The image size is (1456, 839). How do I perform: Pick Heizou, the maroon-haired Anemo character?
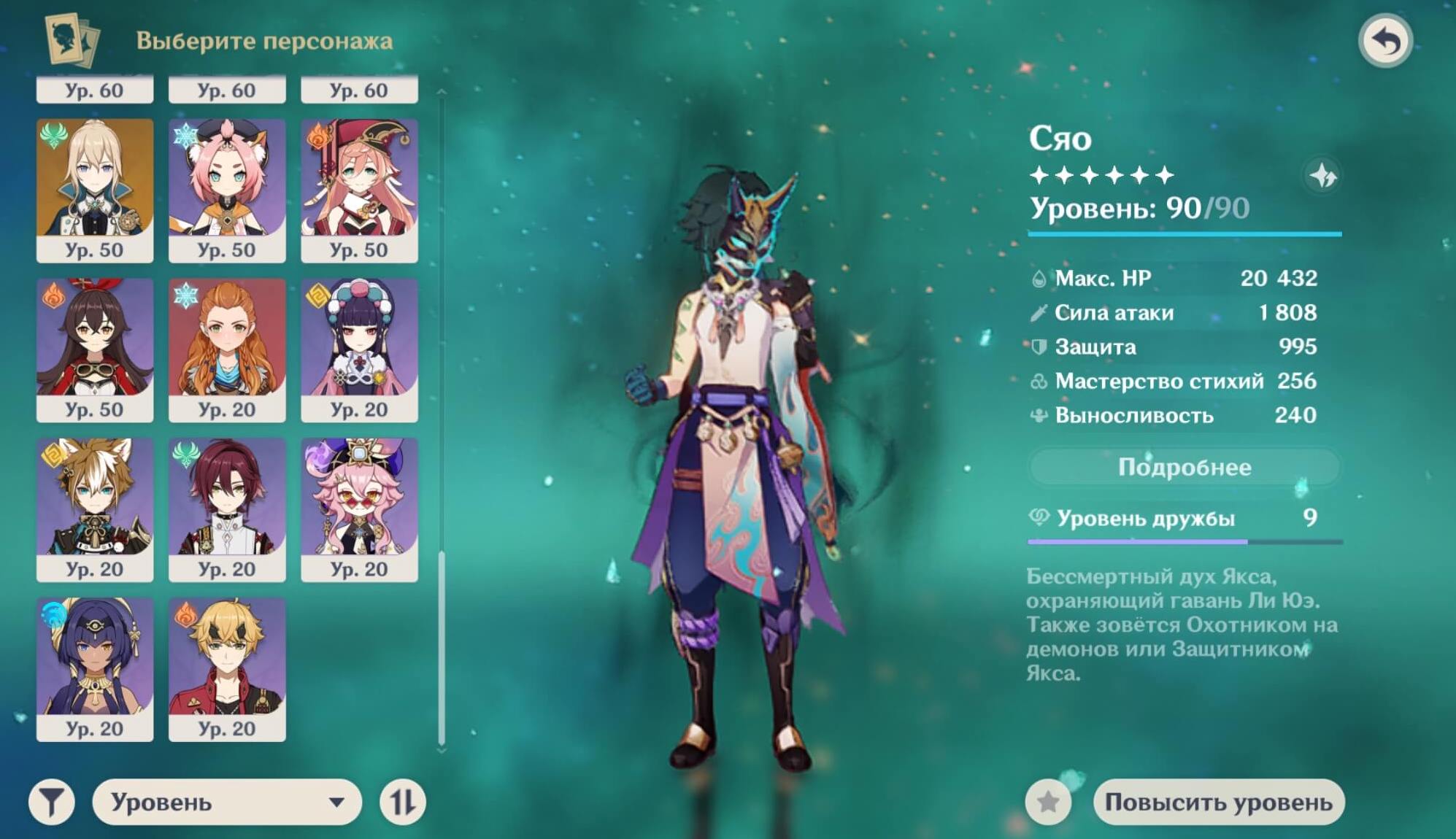click(227, 509)
